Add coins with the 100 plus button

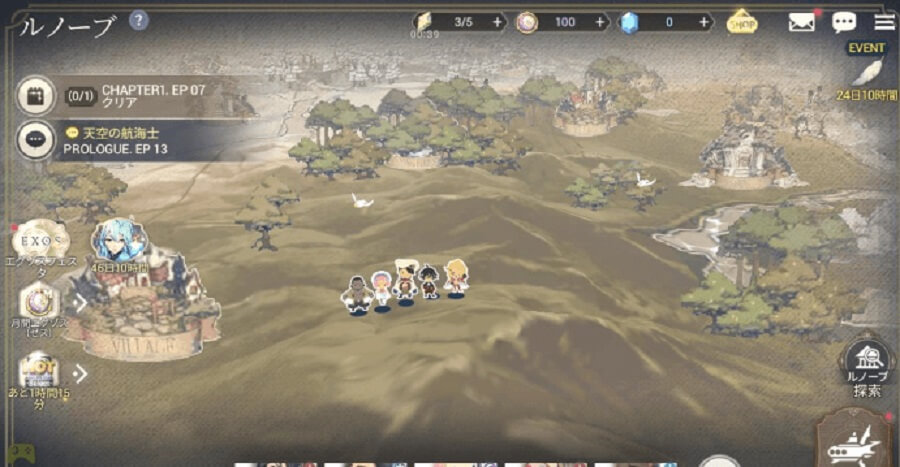click(600, 22)
